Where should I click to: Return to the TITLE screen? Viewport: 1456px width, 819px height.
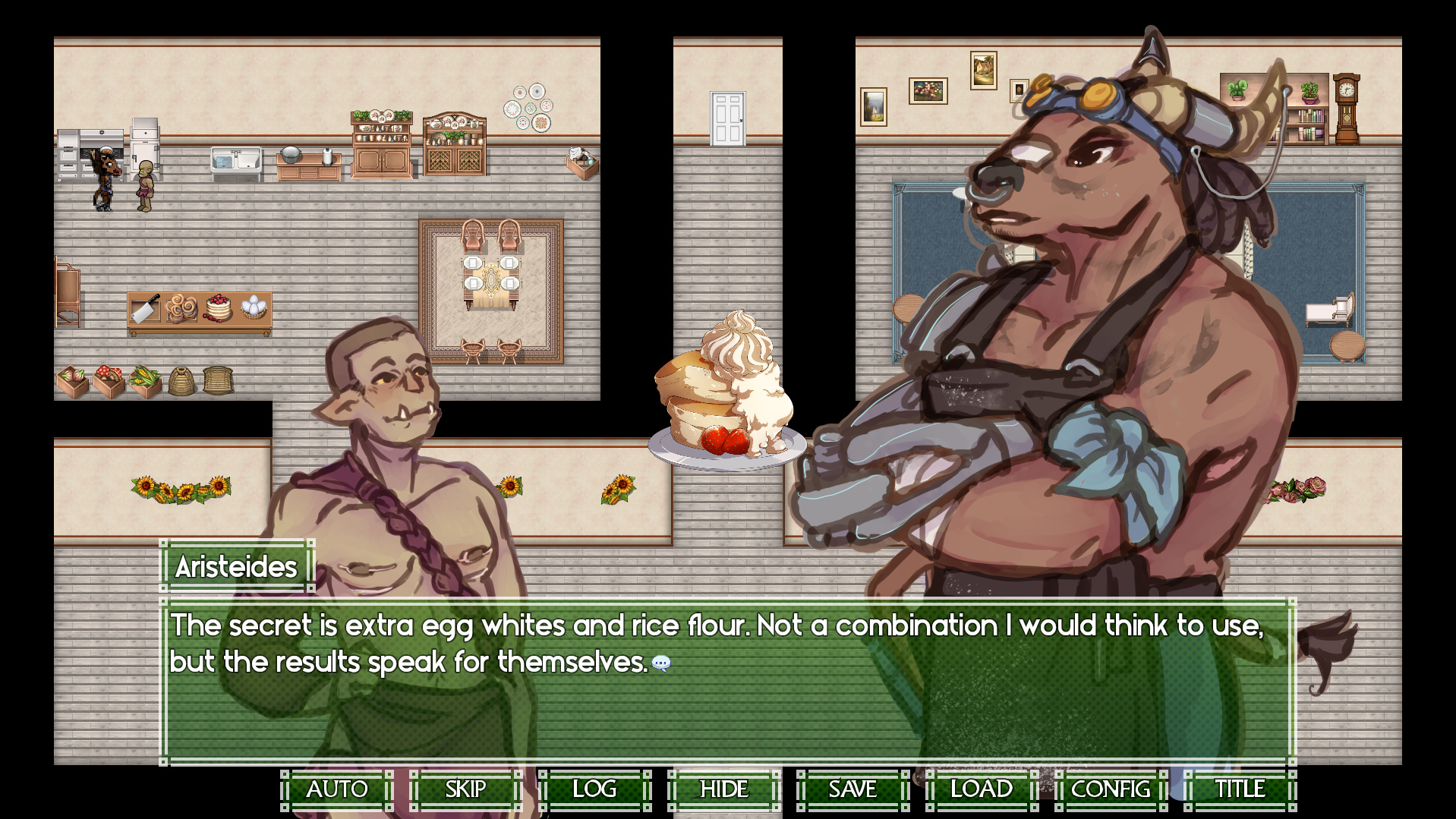[x=1240, y=789]
